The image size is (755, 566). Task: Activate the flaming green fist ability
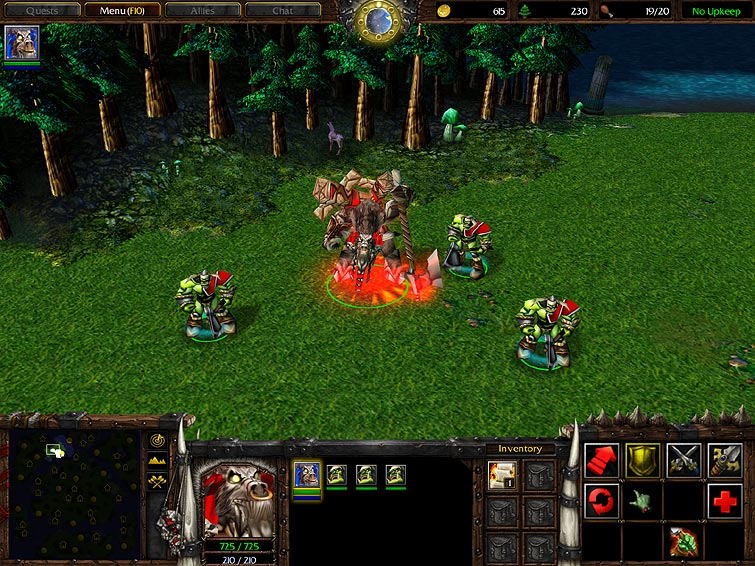click(x=683, y=540)
